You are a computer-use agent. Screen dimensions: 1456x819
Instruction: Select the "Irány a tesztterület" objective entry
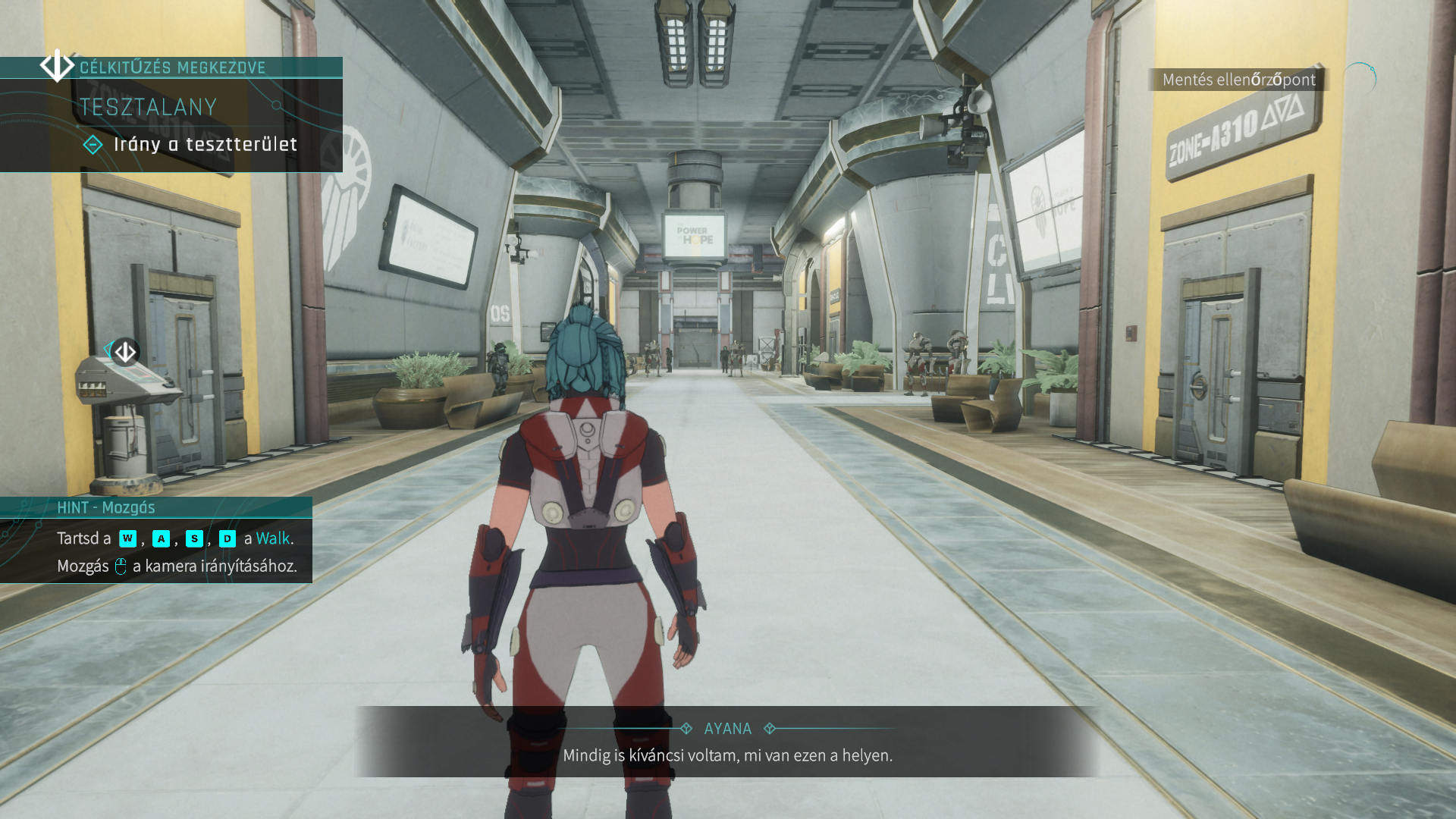click(x=205, y=145)
